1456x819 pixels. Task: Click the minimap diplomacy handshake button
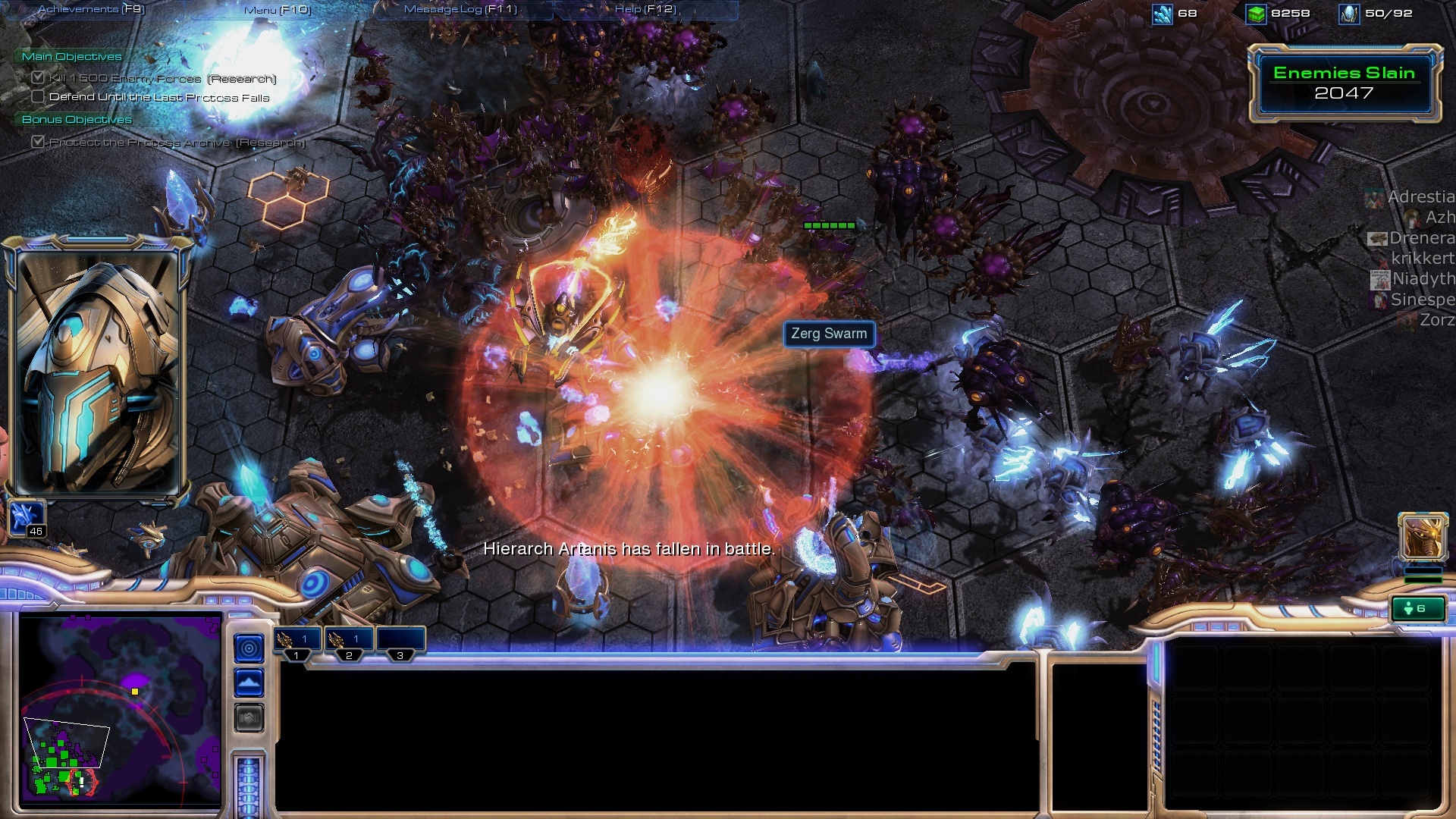point(249,717)
